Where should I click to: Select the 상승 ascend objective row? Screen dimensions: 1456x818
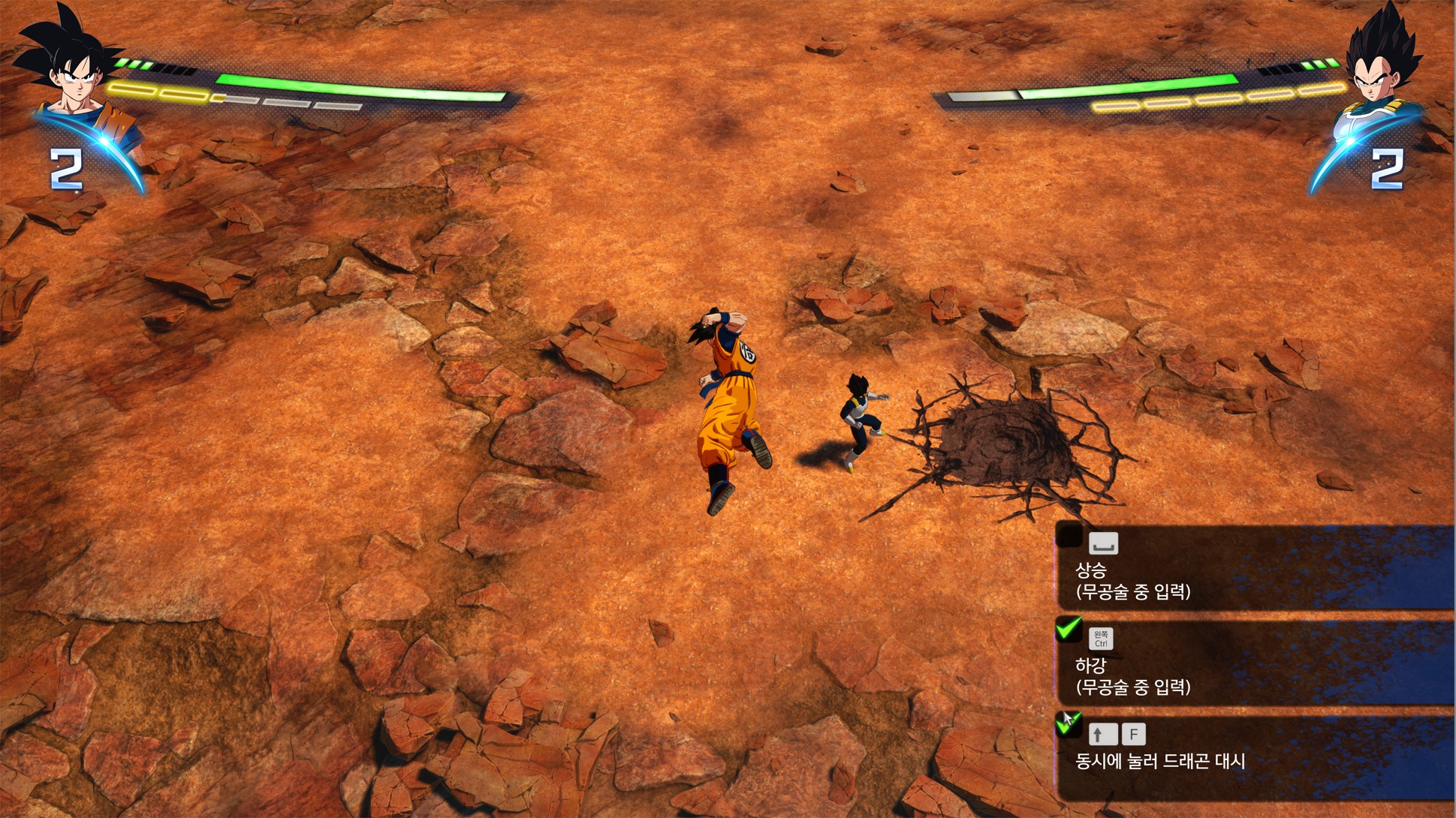click(x=1254, y=568)
